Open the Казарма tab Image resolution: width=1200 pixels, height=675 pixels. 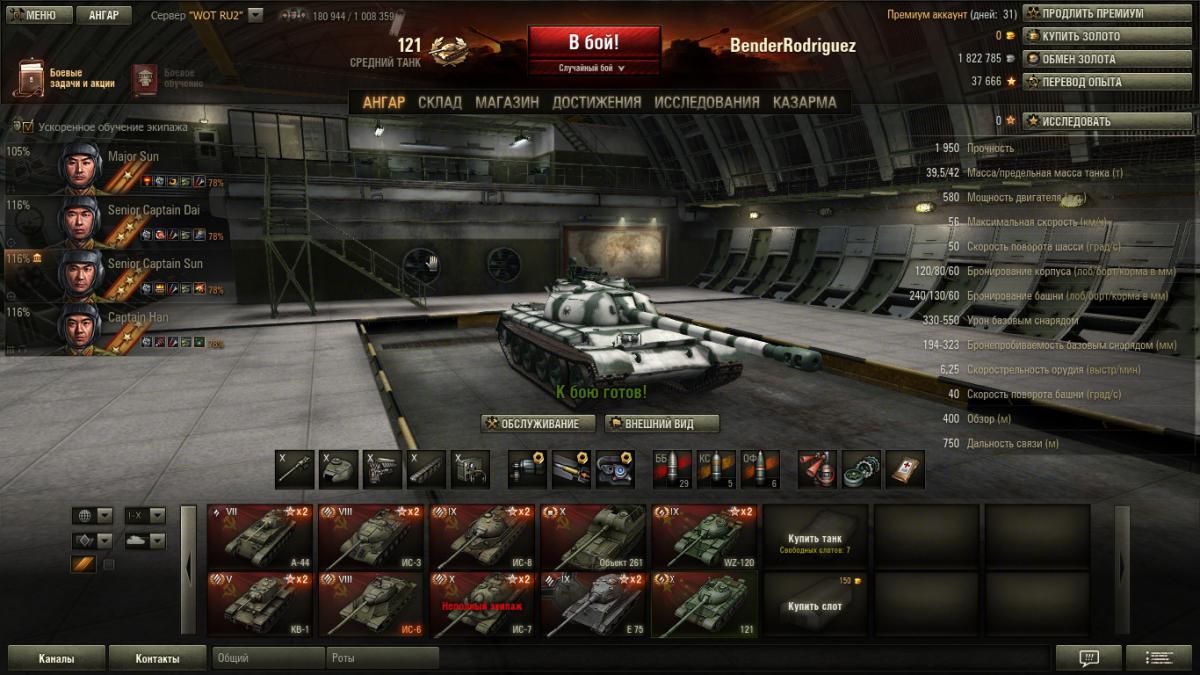804,102
